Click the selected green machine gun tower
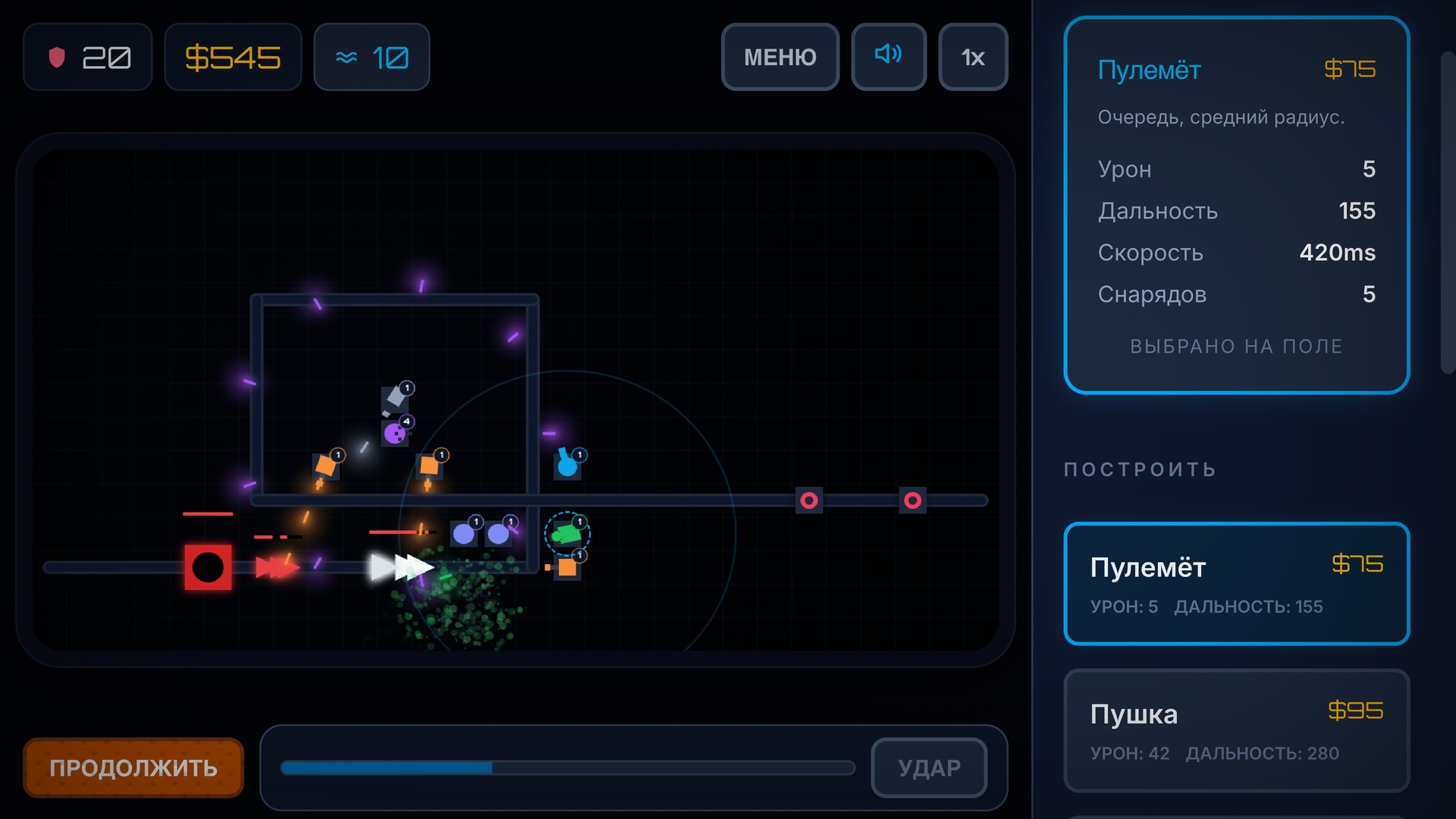 pyautogui.click(x=567, y=532)
